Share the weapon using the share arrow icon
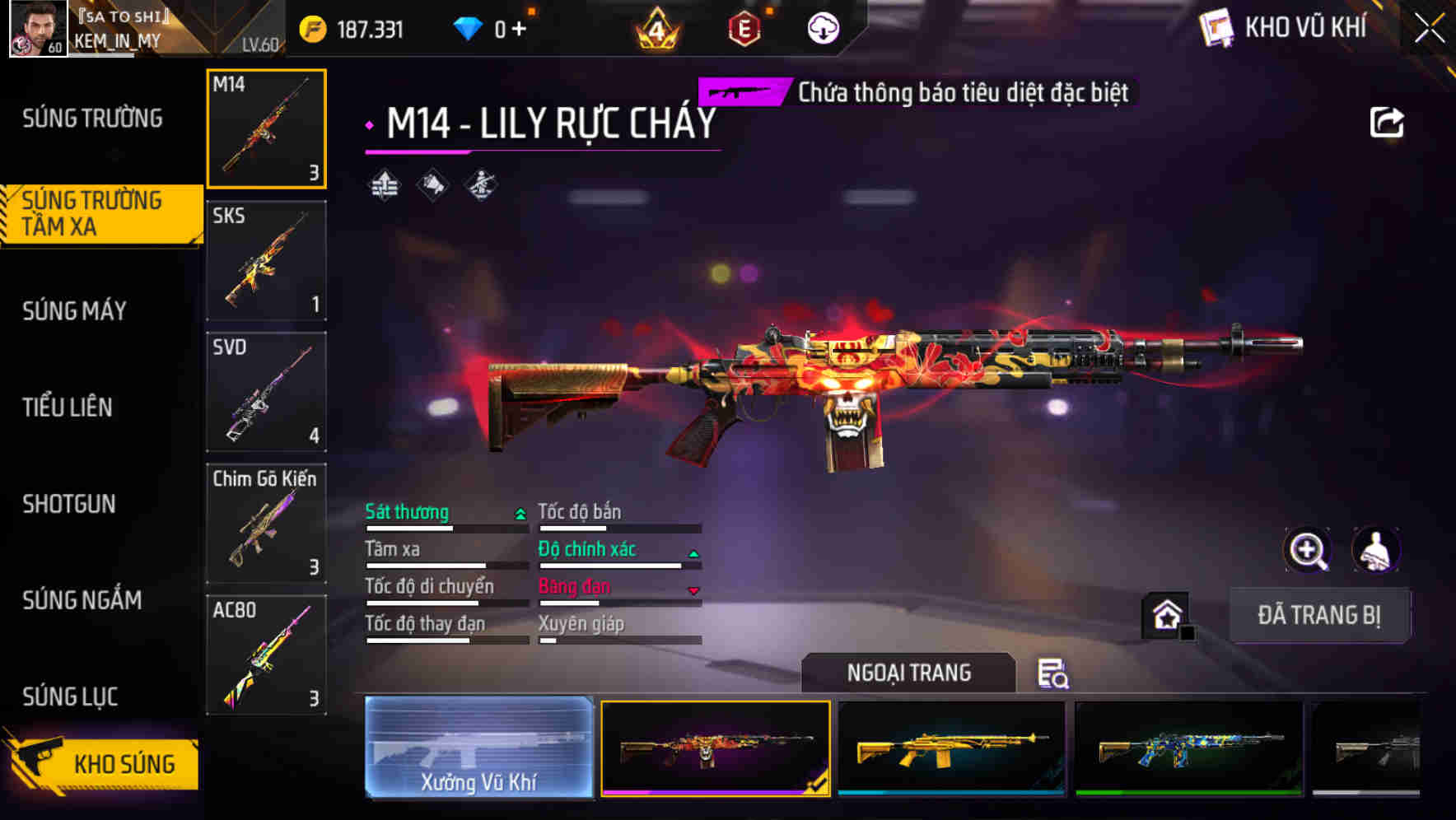Viewport: 1456px width, 820px height. (x=1388, y=121)
